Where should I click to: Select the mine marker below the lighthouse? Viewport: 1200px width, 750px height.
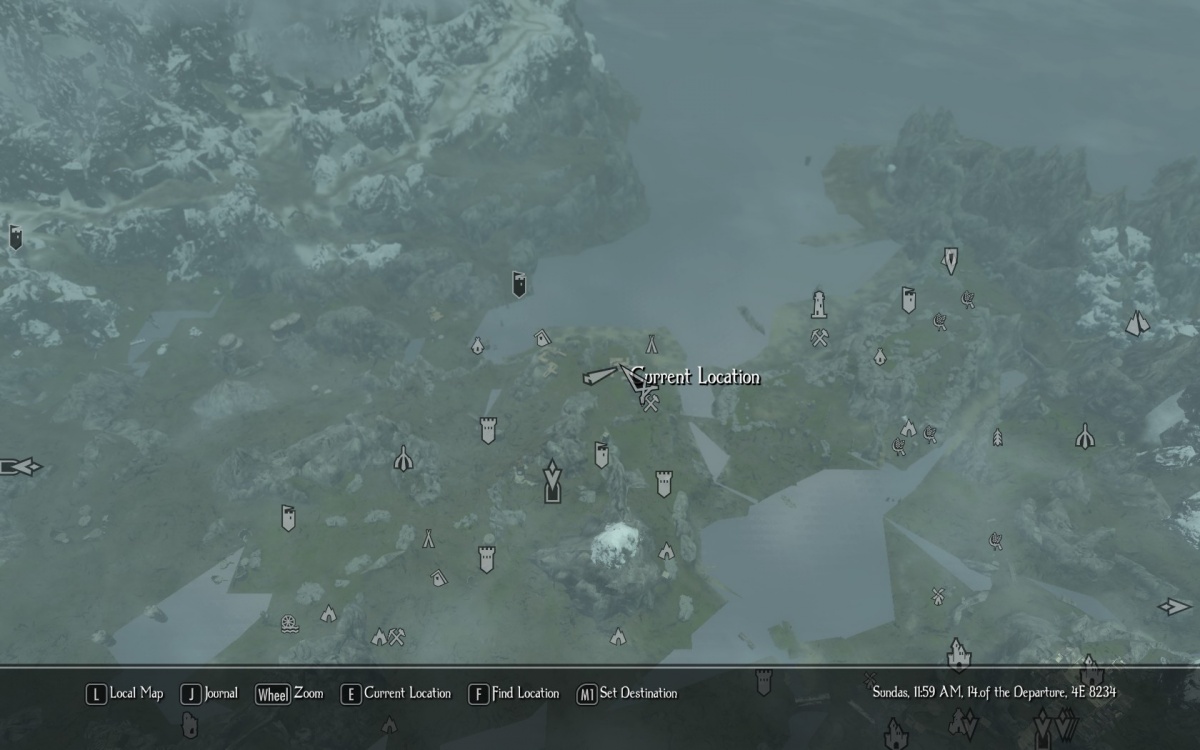coord(819,337)
